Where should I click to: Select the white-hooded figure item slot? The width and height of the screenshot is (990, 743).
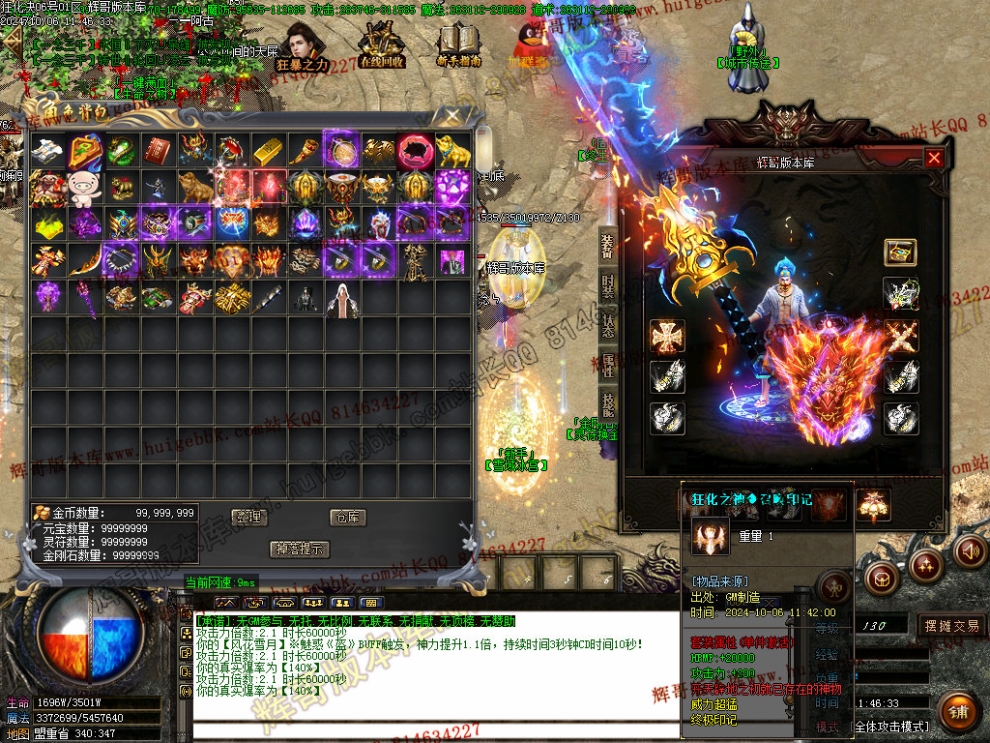341,298
